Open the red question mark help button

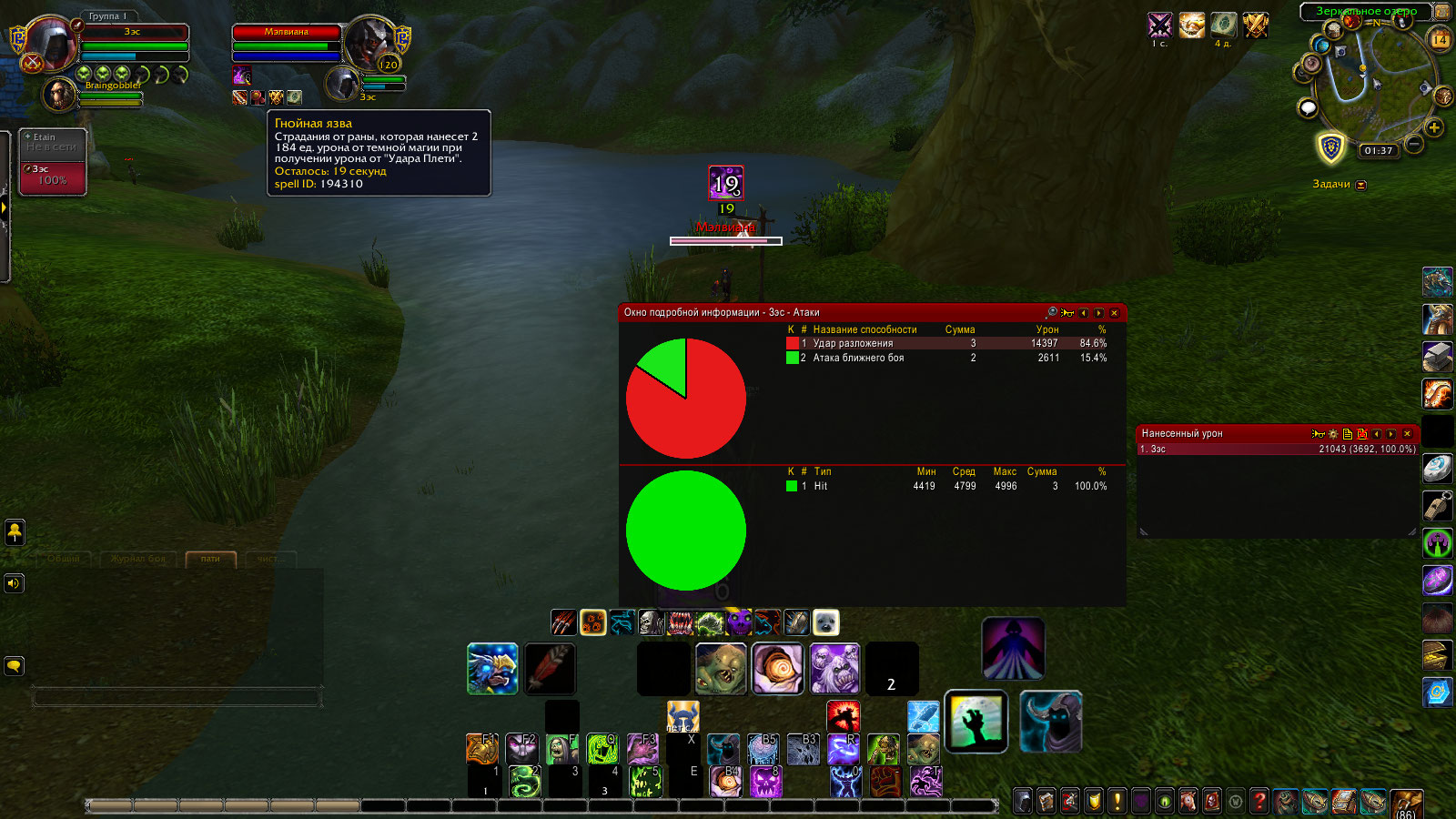coord(1259,801)
